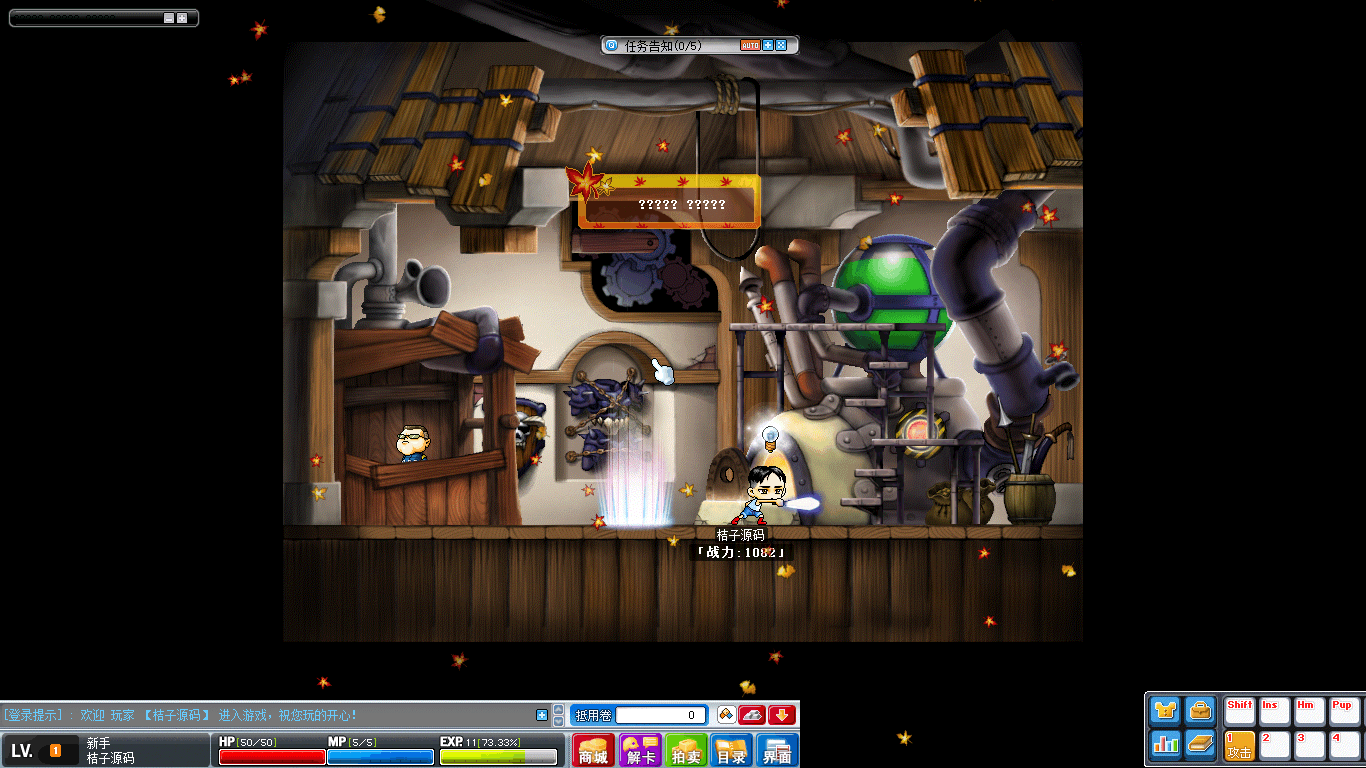
Task: Open the 商城 cash shop
Action: click(x=593, y=750)
